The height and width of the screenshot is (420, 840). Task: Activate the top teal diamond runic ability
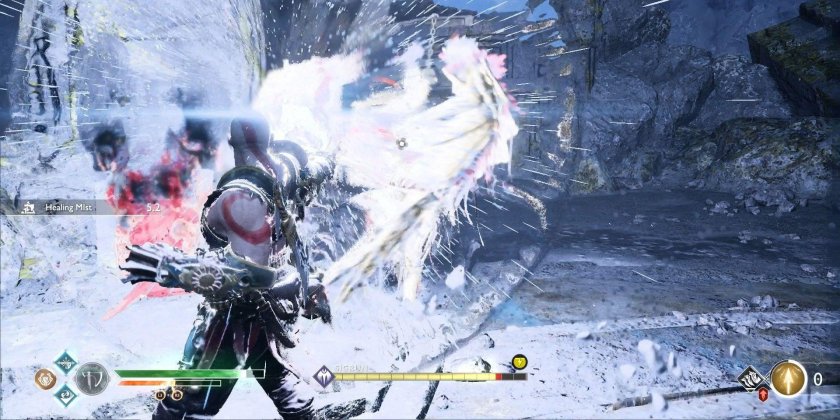pyautogui.click(x=64, y=362)
